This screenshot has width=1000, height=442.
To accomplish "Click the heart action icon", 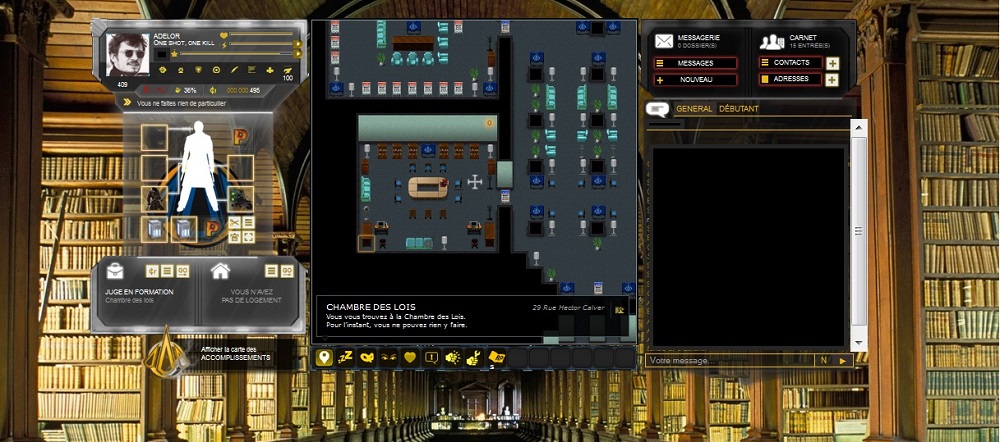I will coord(410,357).
